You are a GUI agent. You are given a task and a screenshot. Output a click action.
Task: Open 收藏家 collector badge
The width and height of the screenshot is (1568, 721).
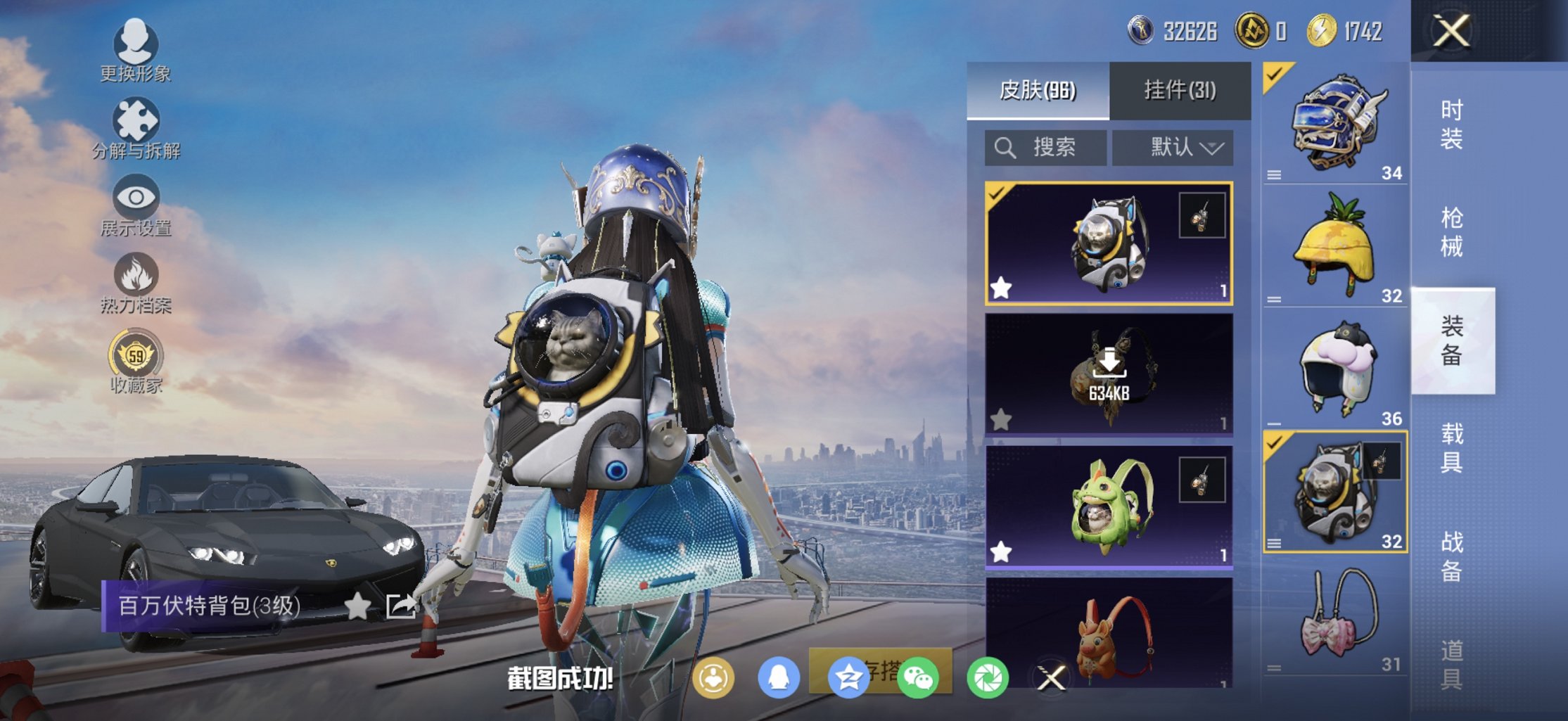[x=136, y=362]
